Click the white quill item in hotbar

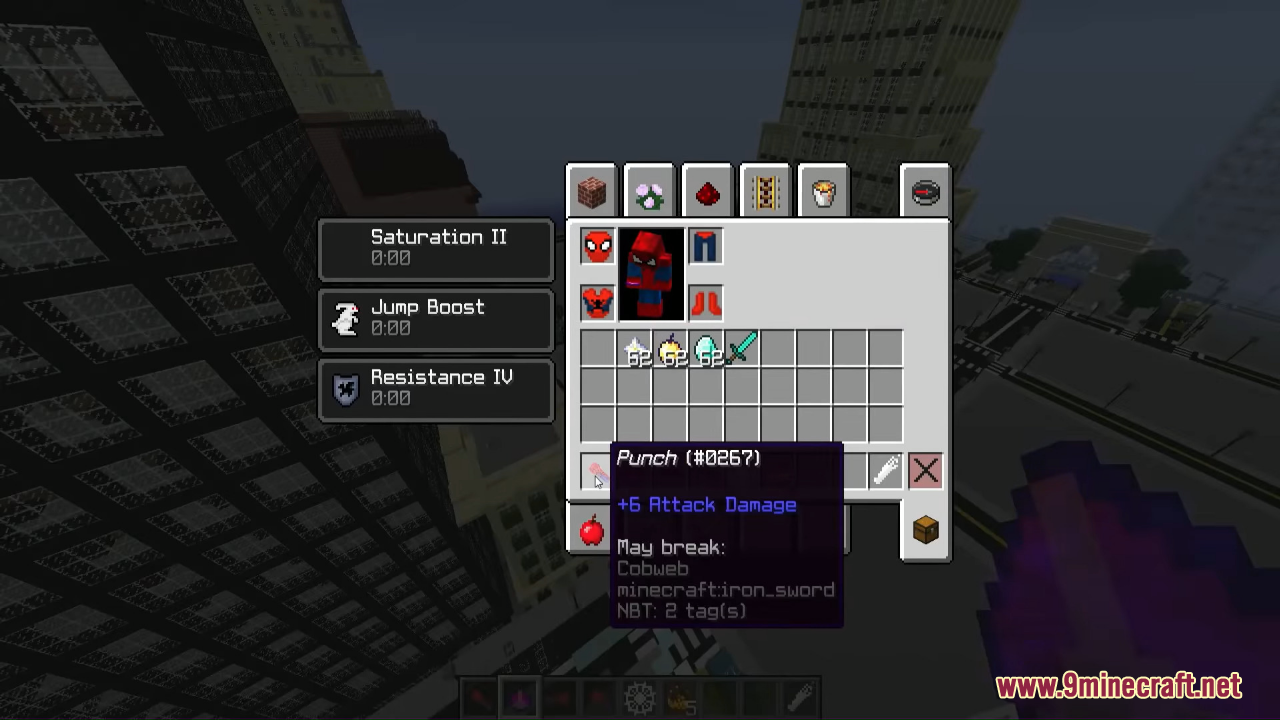pos(887,470)
